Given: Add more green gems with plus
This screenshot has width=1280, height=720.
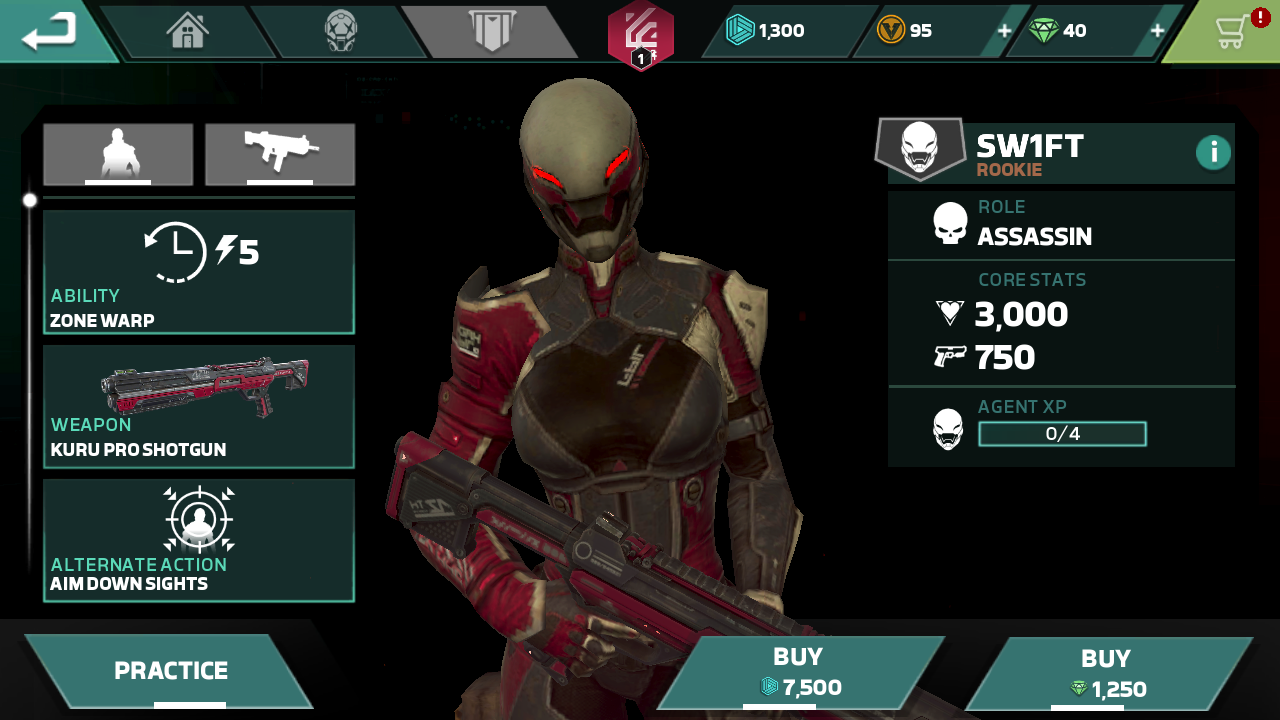Looking at the screenshot, I should [1157, 31].
